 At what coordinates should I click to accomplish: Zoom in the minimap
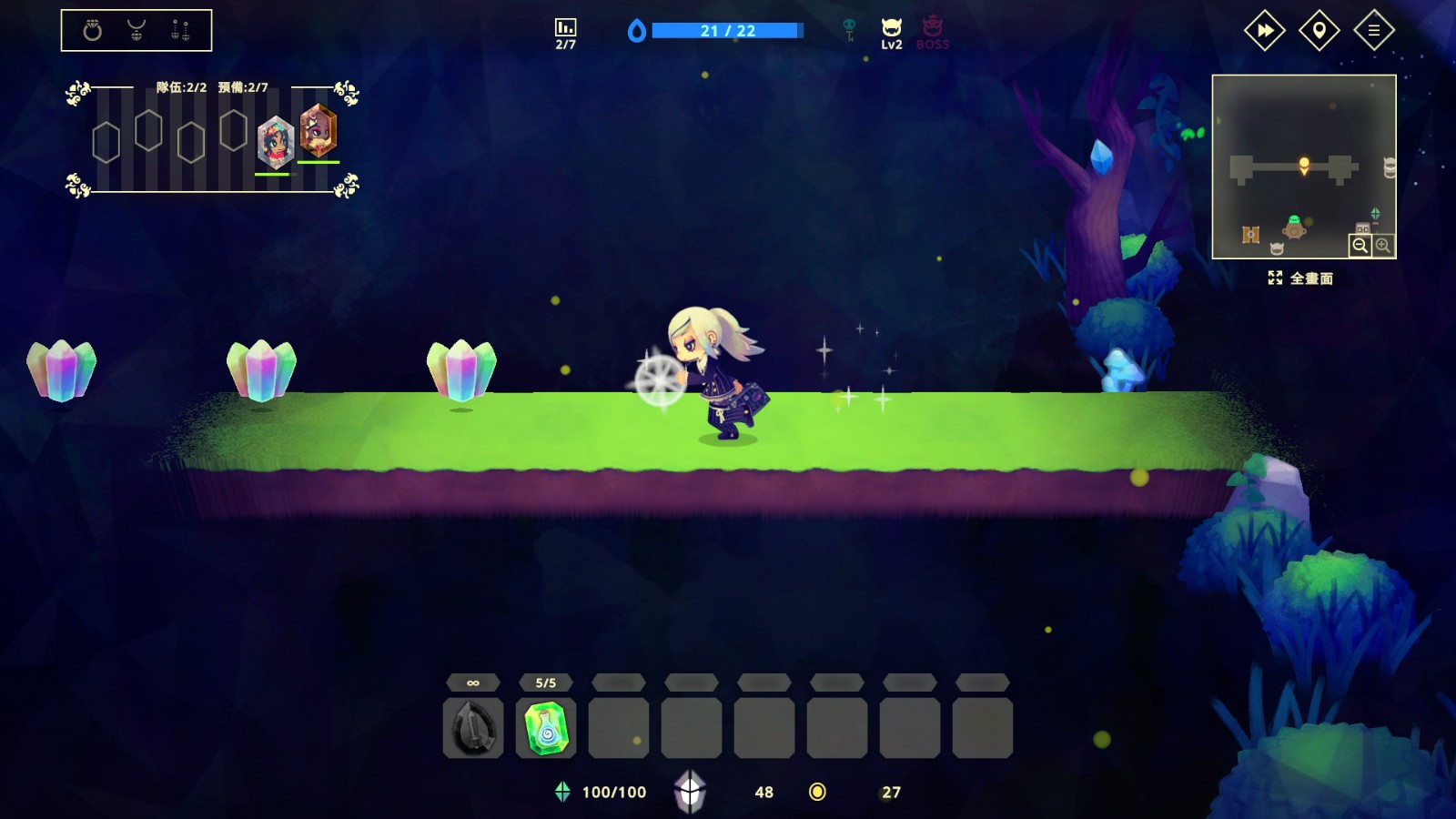[1383, 246]
